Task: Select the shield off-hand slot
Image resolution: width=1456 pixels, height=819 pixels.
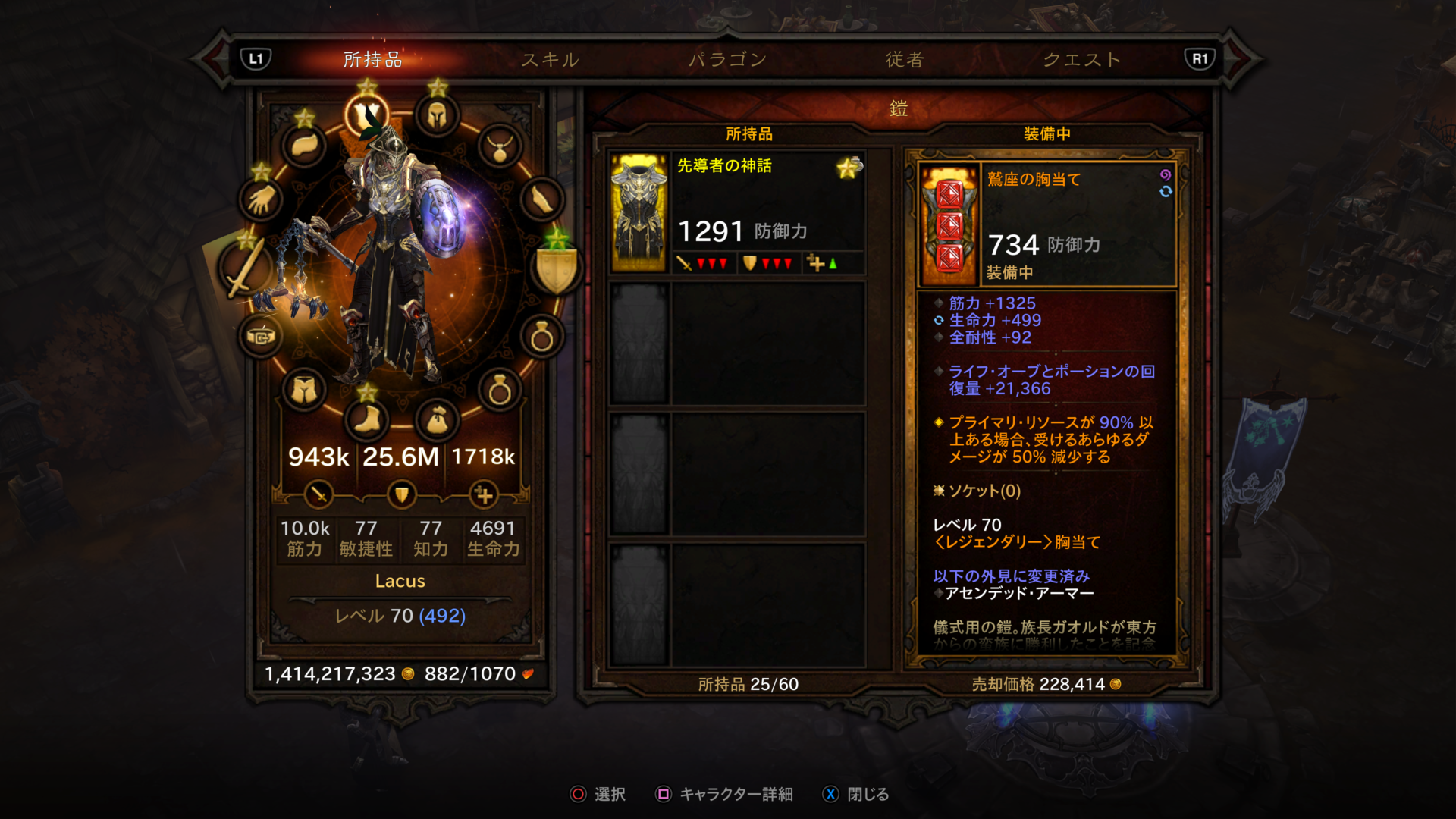Action: pos(556,268)
